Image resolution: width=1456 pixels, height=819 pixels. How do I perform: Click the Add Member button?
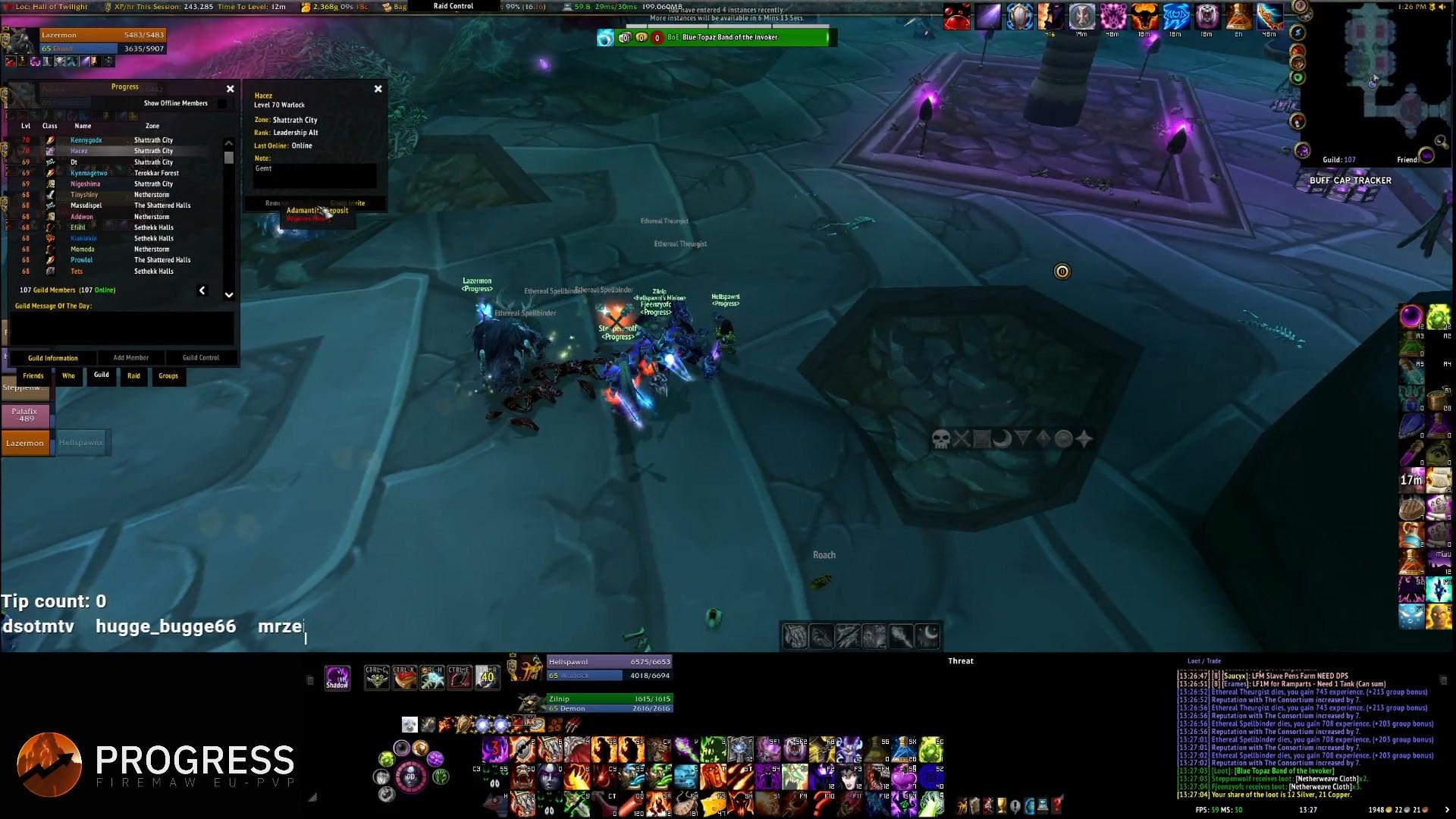pyautogui.click(x=130, y=357)
